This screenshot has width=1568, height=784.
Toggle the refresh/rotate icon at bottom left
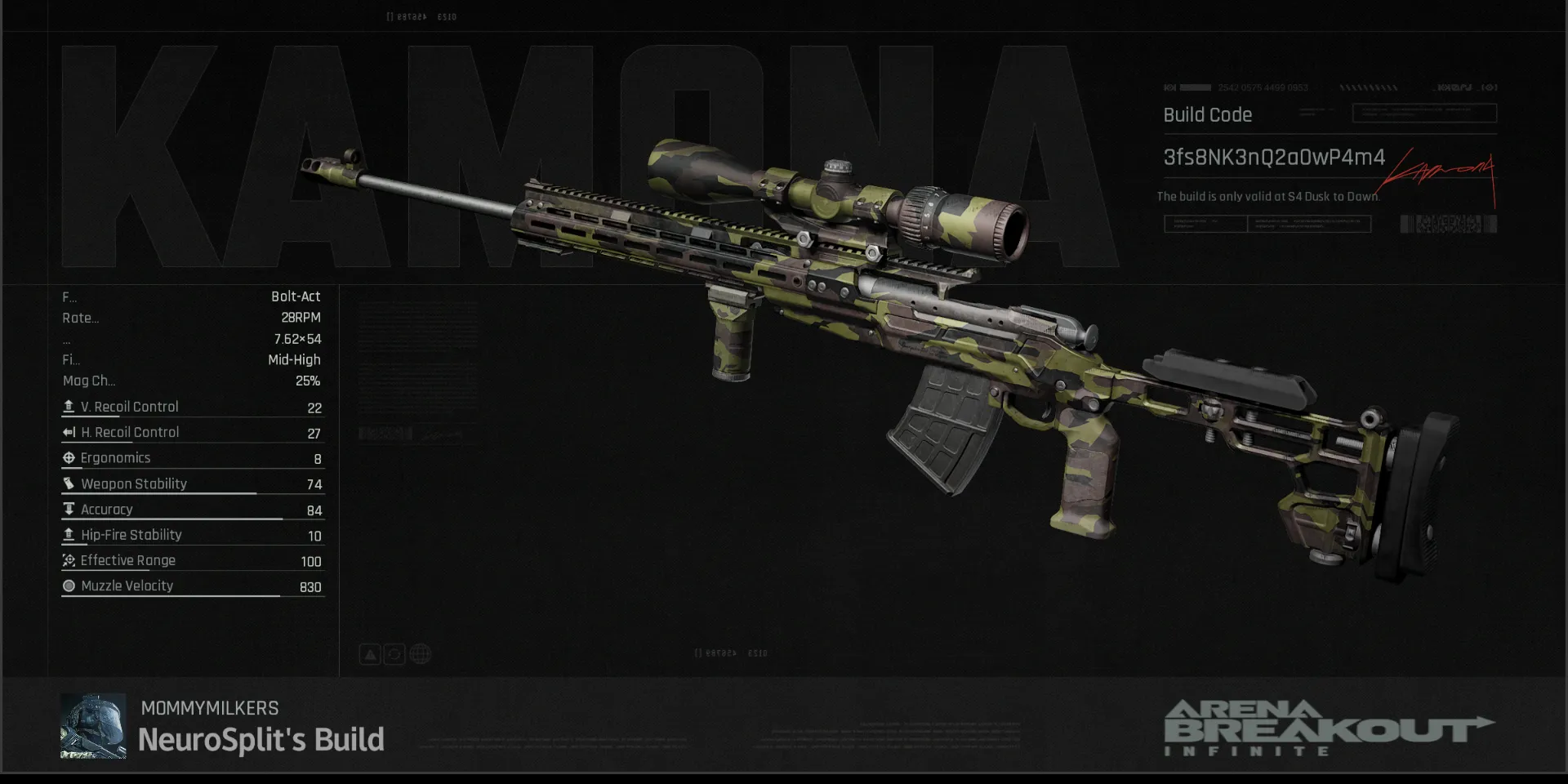tap(394, 653)
